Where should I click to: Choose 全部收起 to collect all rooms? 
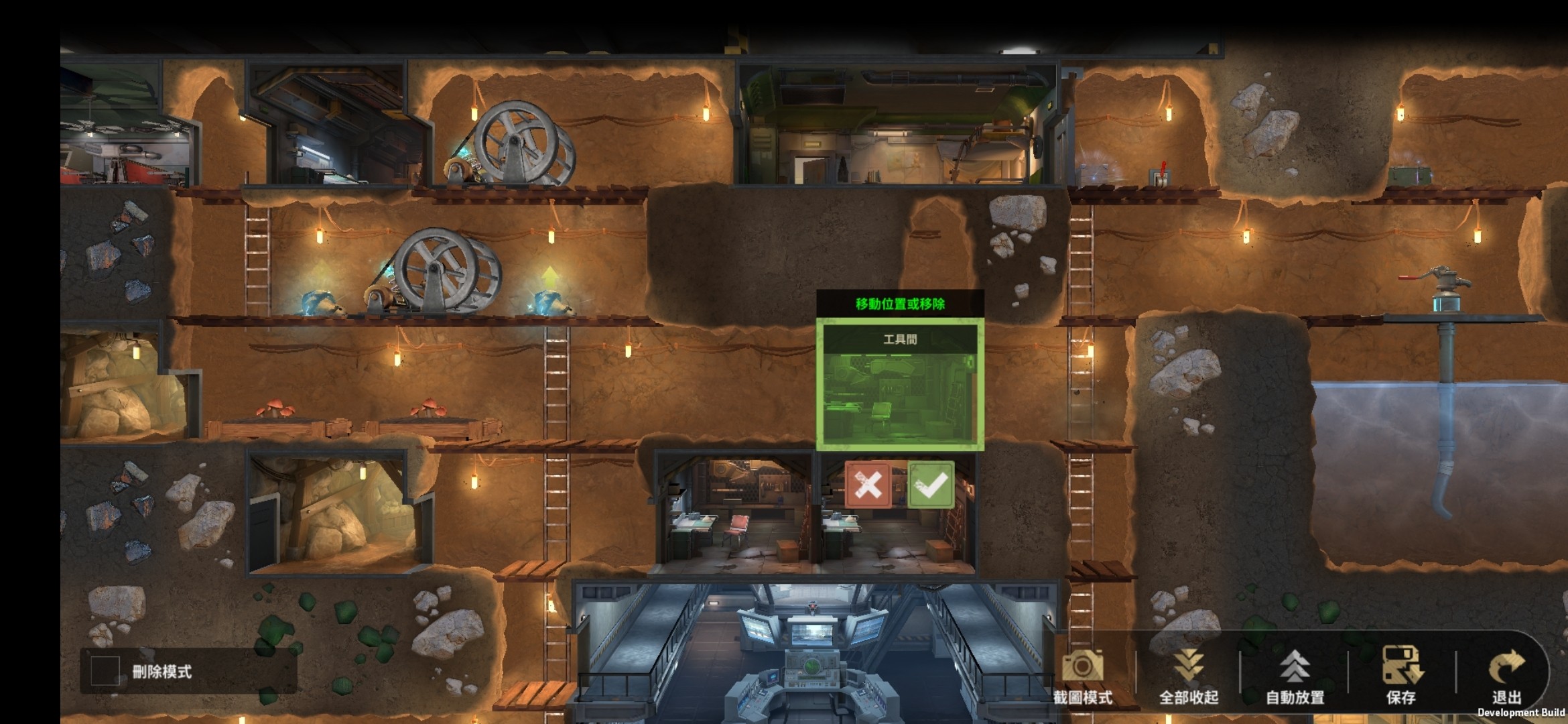point(1188,674)
